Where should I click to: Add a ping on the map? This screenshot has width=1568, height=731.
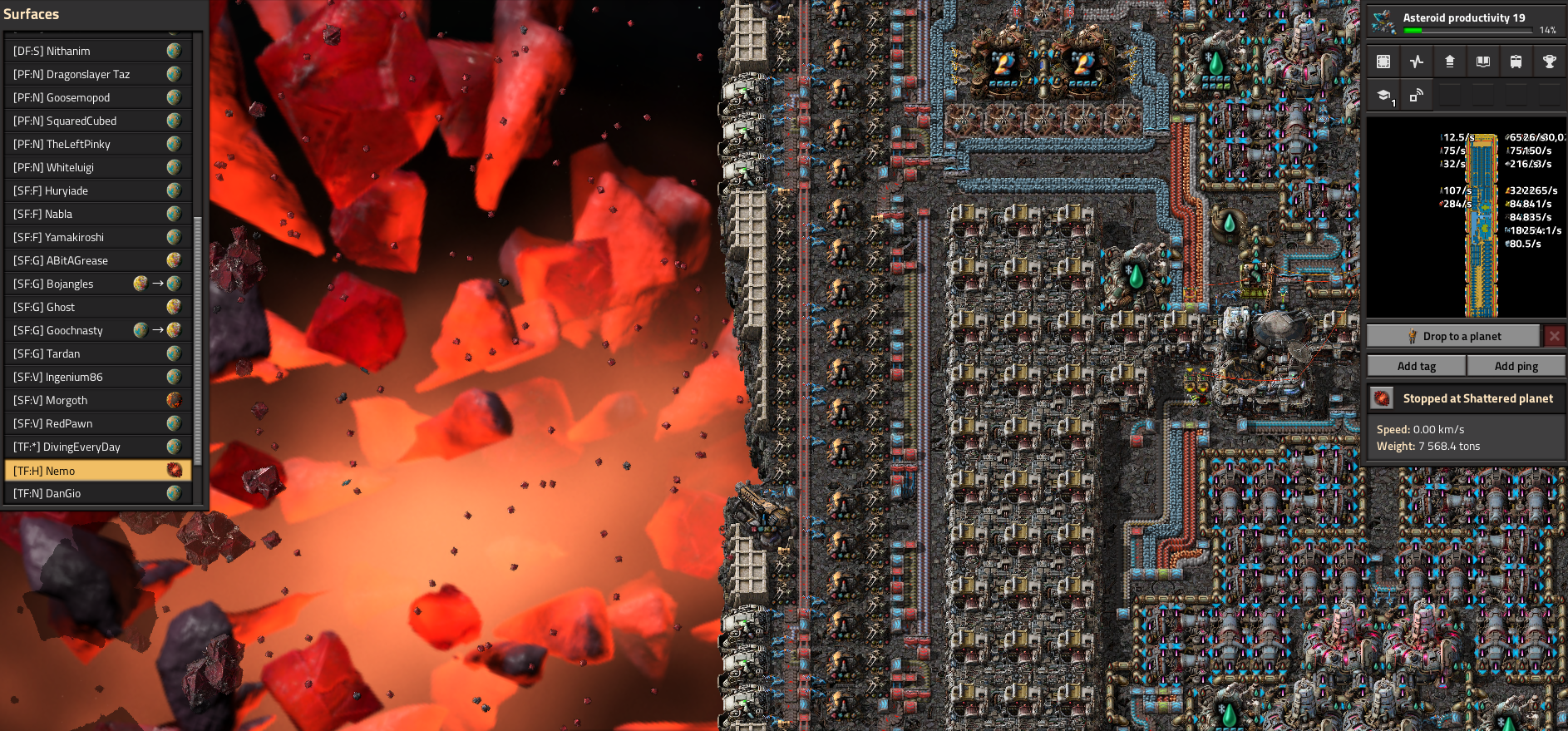click(x=1516, y=366)
